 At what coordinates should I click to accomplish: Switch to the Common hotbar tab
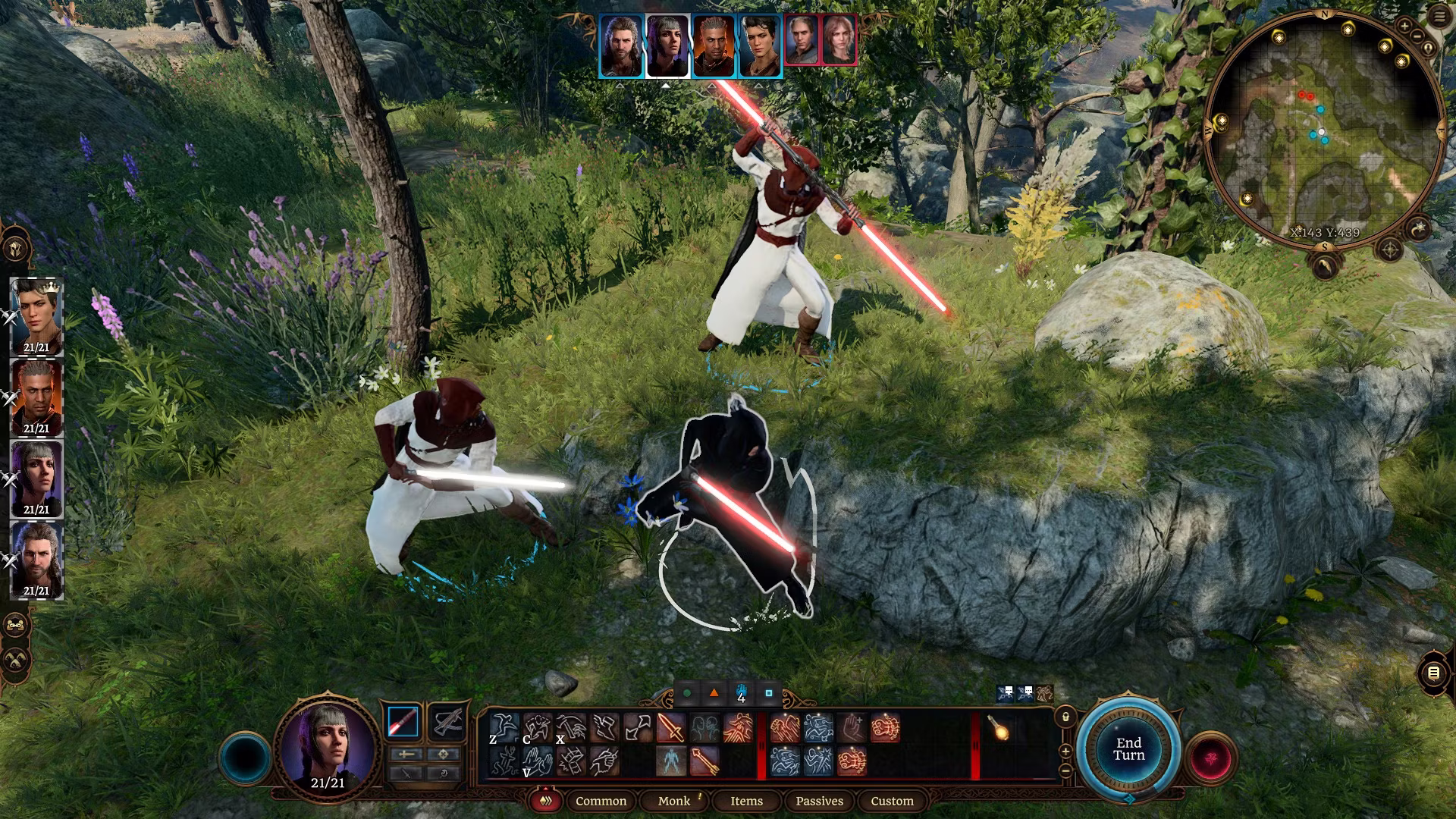[x=601, y=801]
